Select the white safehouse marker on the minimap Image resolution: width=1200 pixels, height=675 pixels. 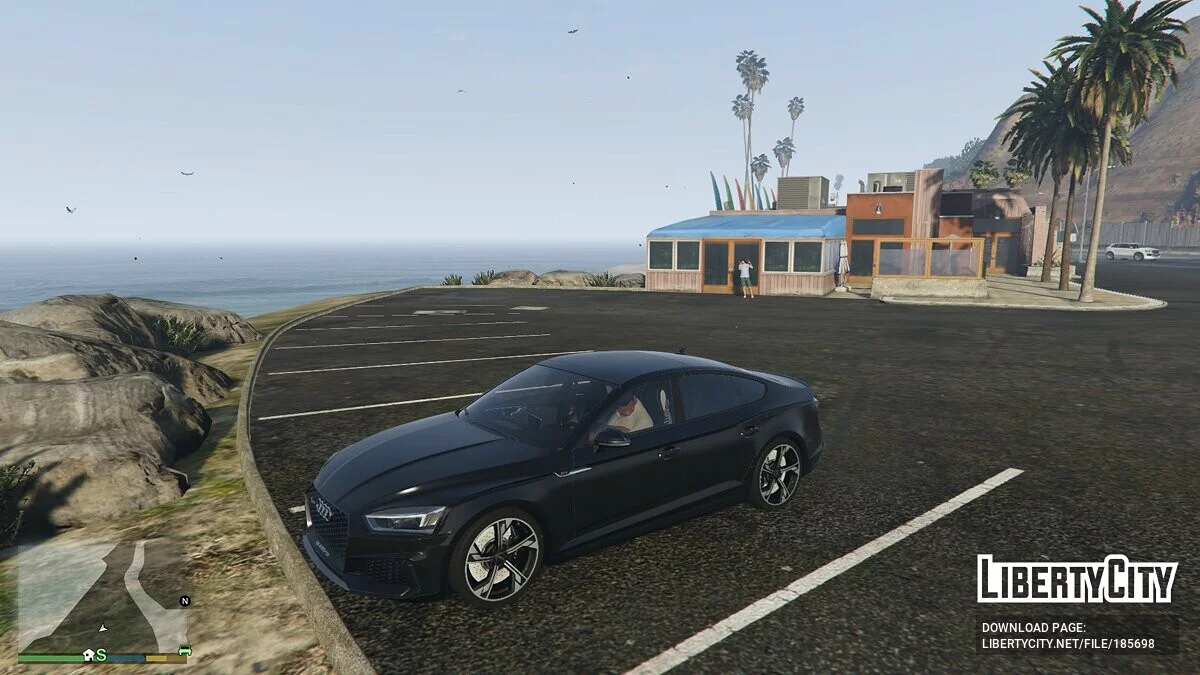click(88, 654)
